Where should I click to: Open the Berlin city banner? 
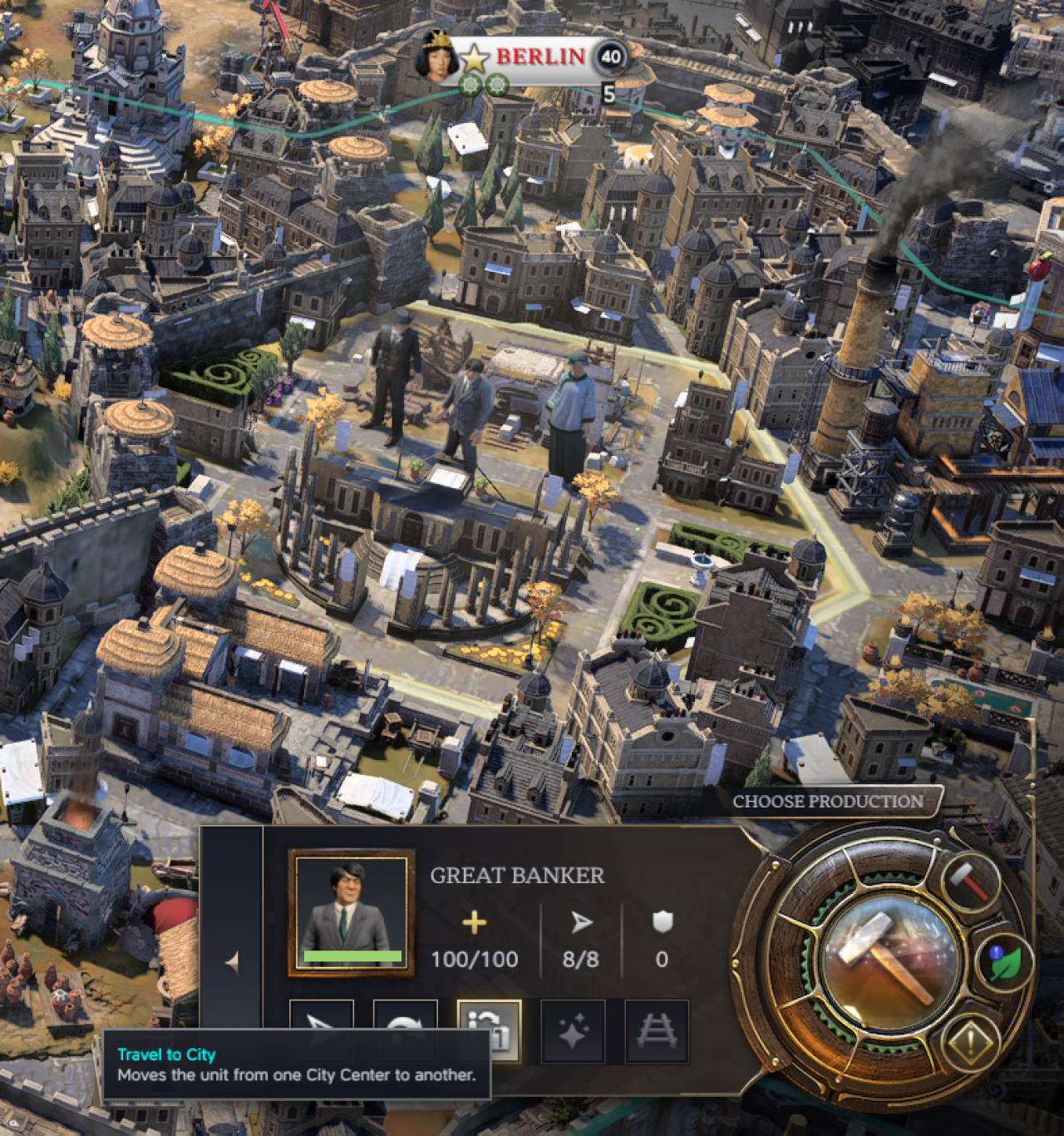point(540,57)
